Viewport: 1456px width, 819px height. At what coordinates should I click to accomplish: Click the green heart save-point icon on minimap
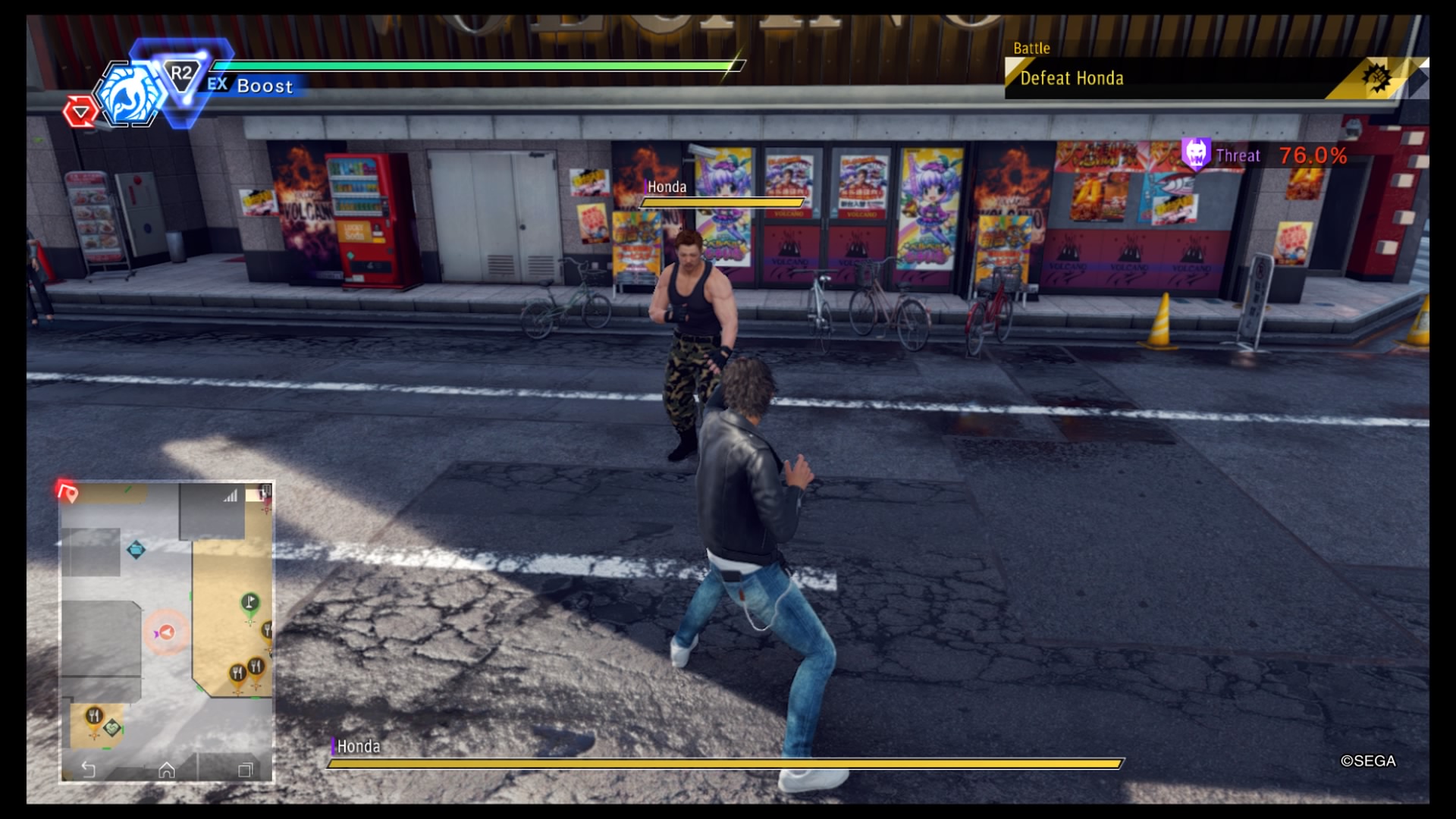[113, 727]
